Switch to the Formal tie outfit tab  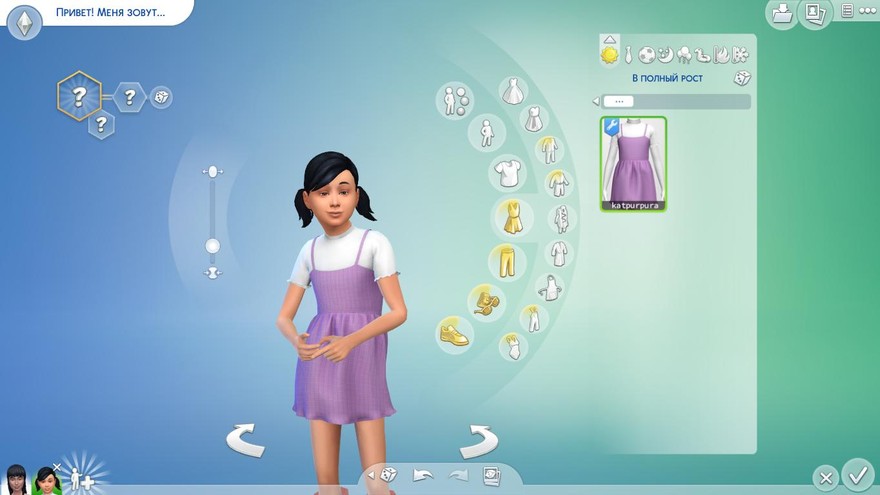click(x=628, y=54)
